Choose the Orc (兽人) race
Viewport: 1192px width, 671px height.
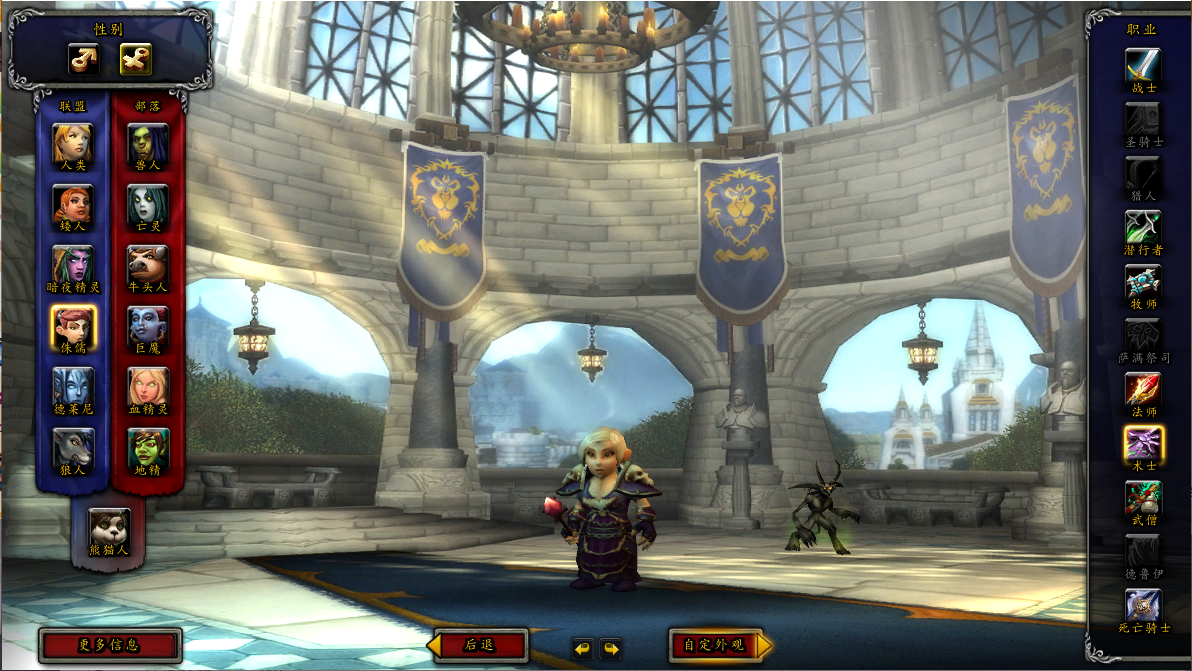click(148, 142)
